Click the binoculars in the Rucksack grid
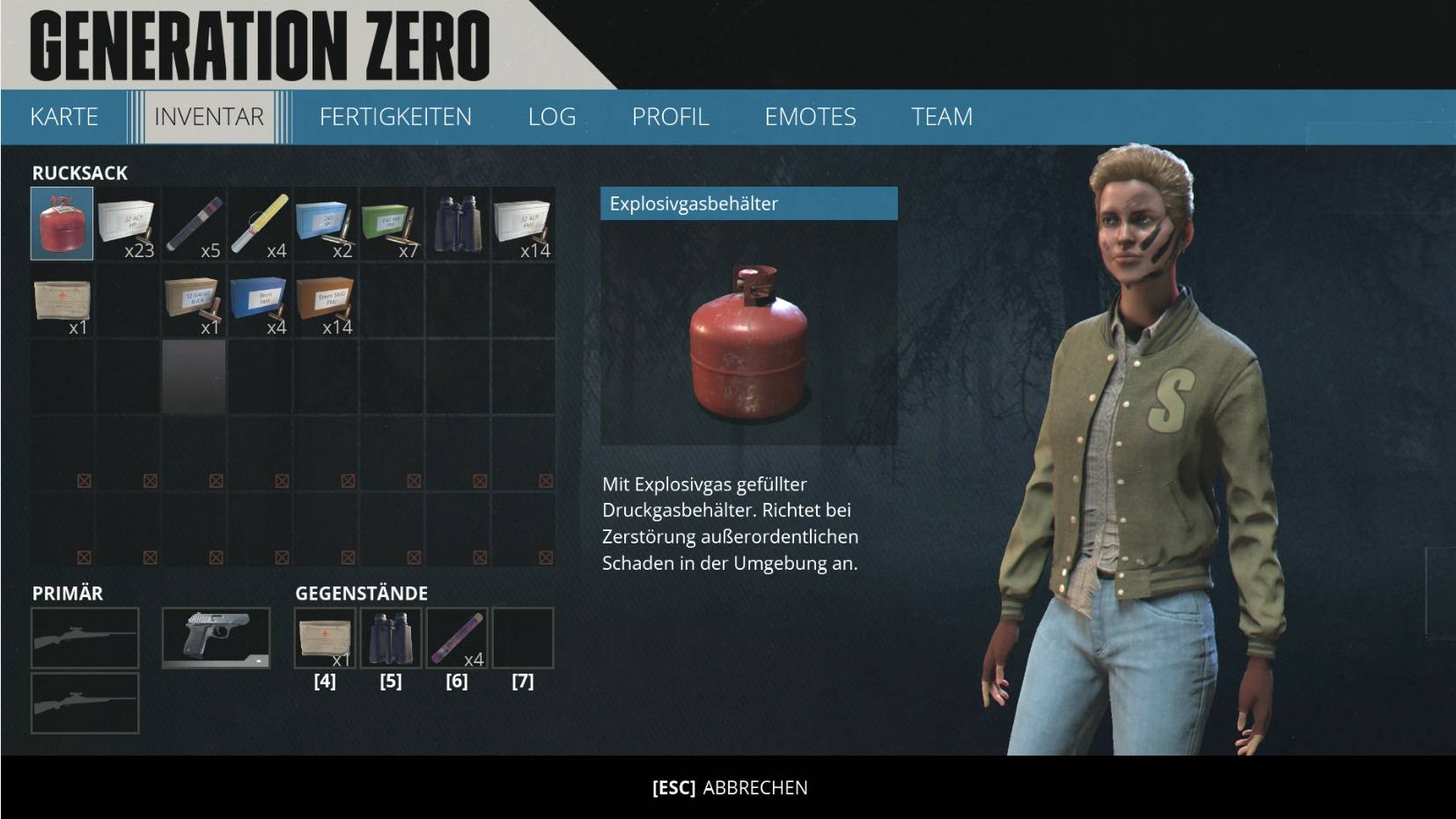The image size is (1456, 819). click(459, 225)
